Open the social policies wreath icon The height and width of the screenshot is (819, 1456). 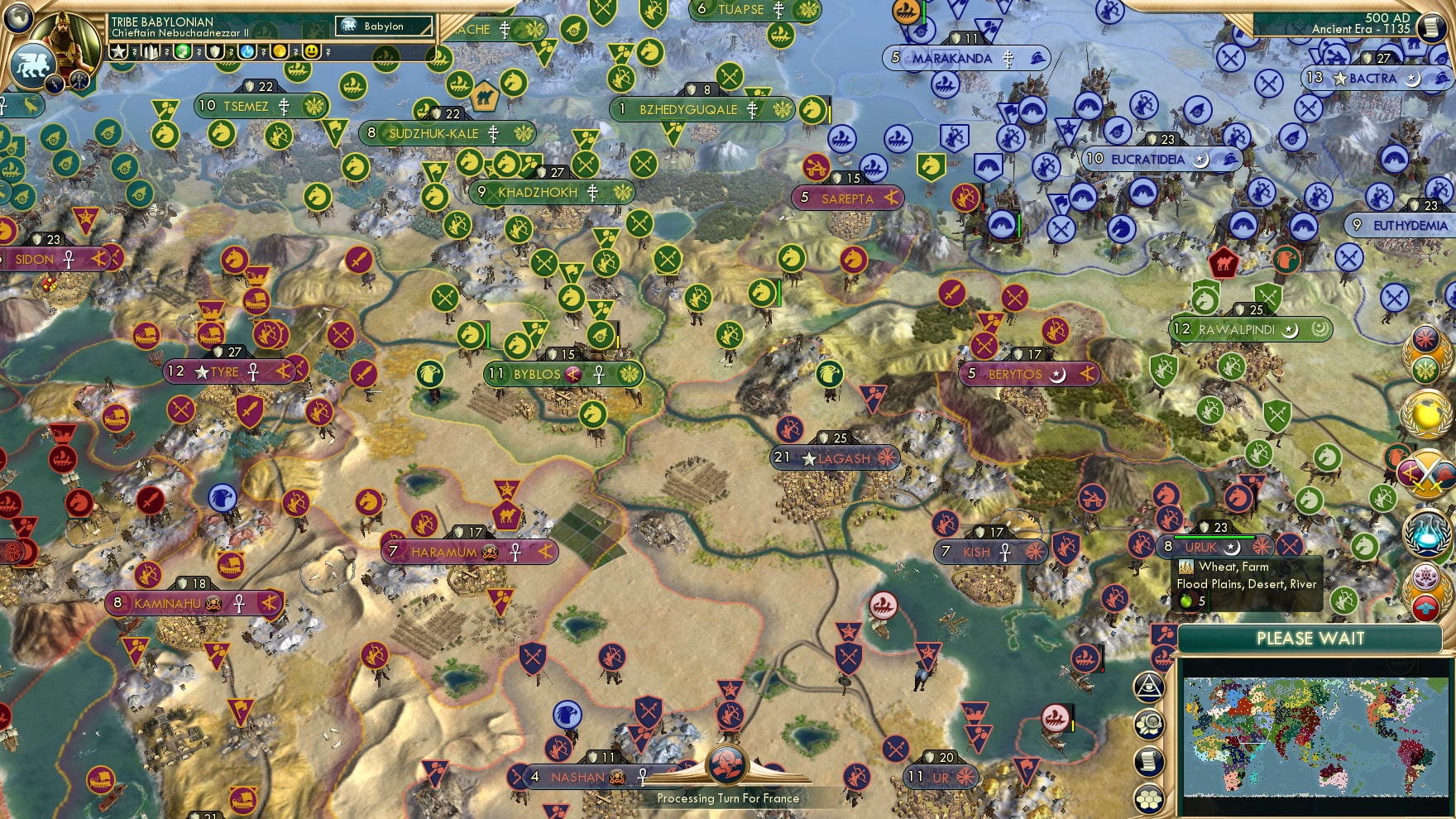point(1426,352)
